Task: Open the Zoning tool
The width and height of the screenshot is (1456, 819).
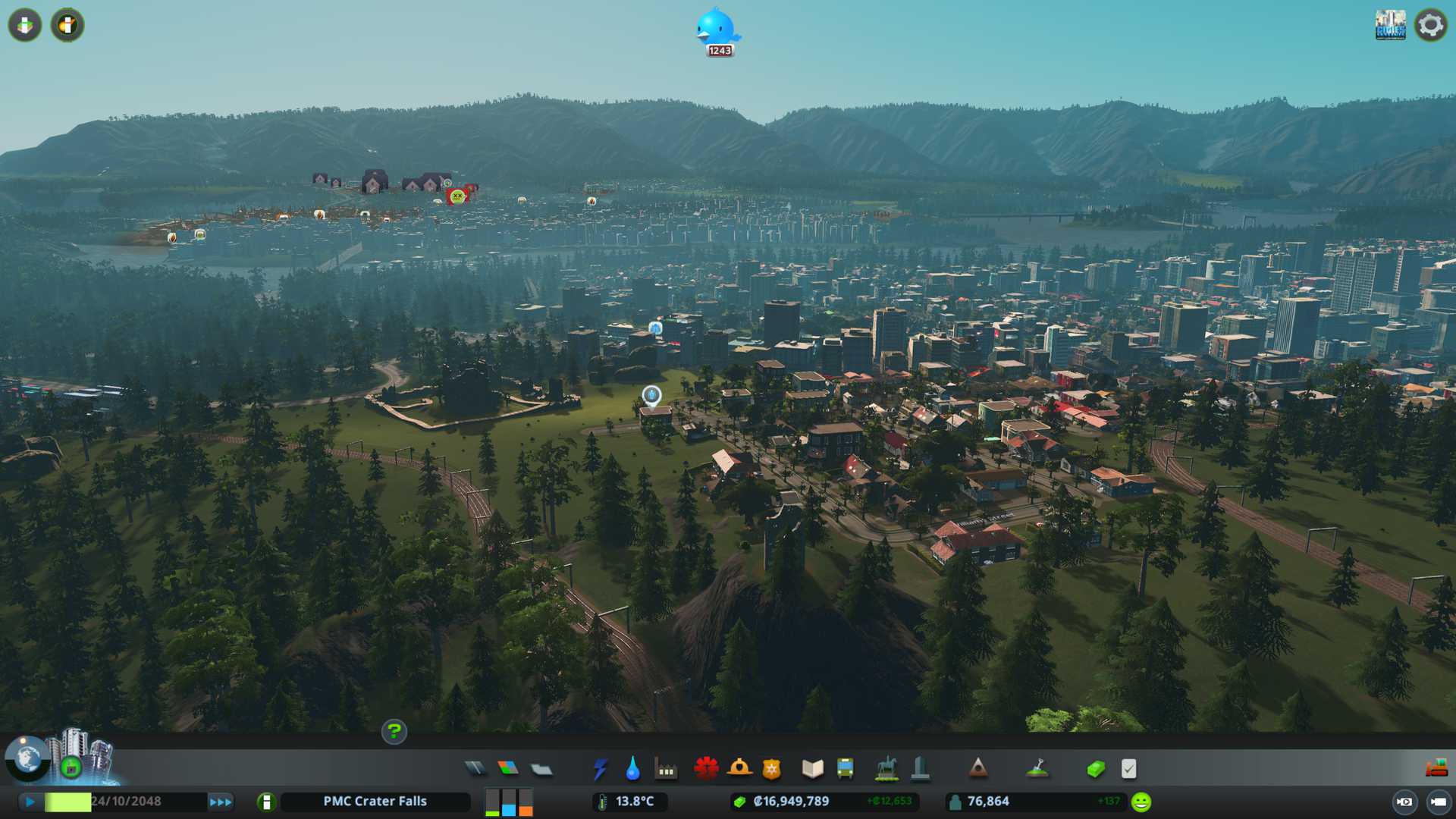Action: pyautogui.click(x=508, y=769)
